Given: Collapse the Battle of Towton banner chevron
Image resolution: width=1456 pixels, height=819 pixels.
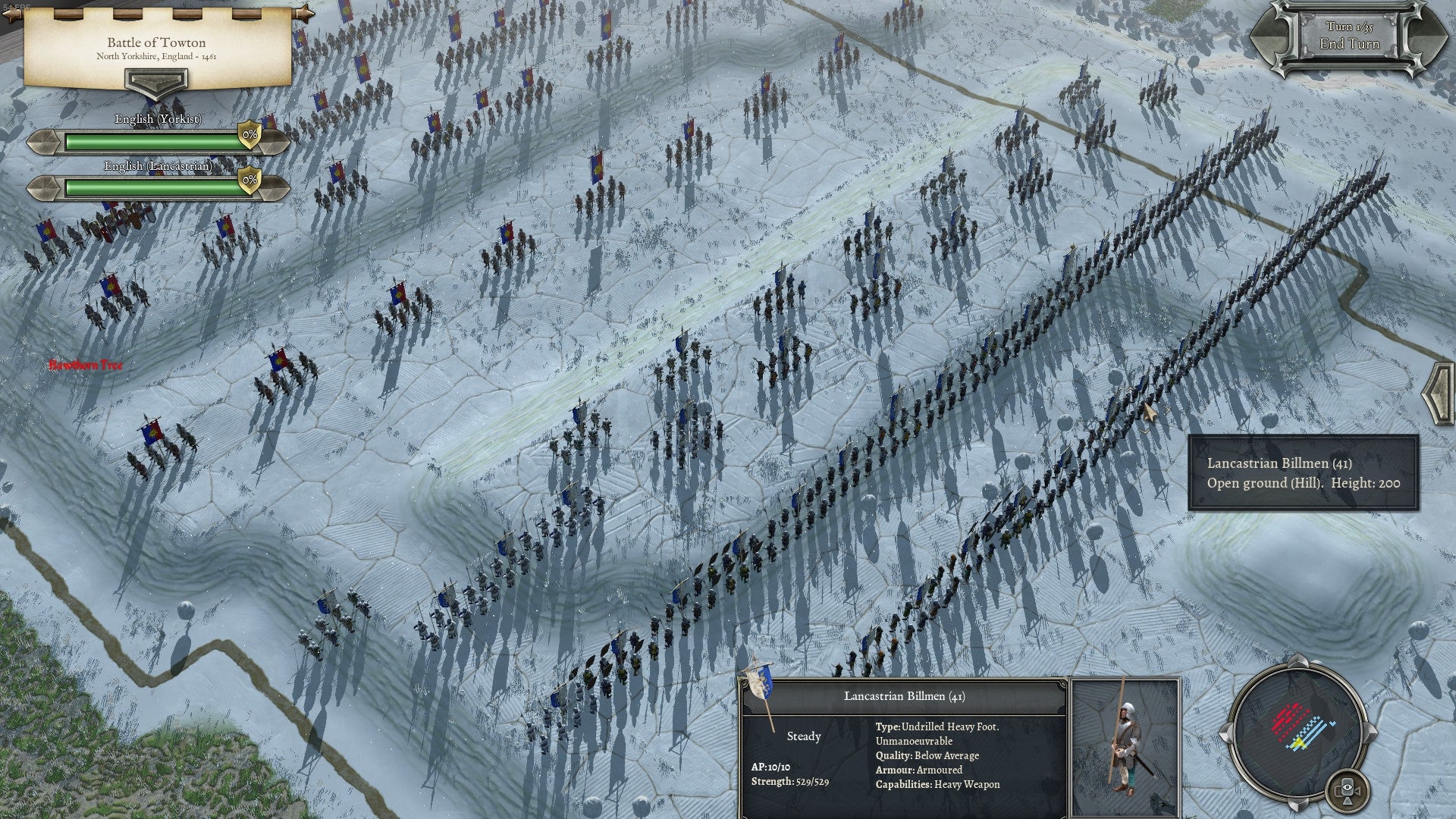Looking at the screenshot, I should (156, 83).
